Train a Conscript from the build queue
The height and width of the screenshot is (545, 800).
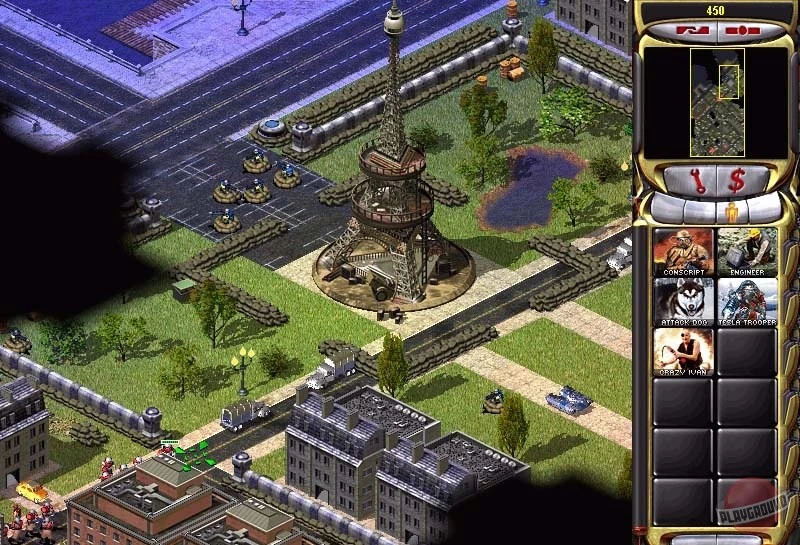pos(683,251)
